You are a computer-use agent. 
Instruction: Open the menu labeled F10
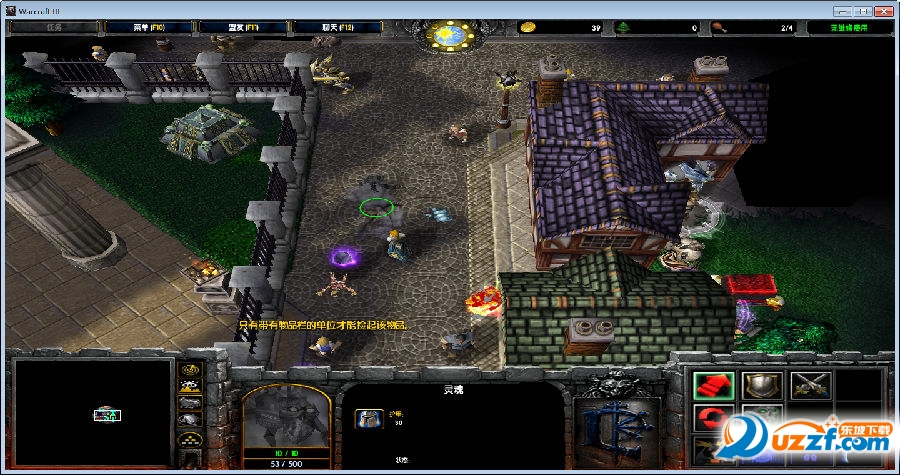[147, 27]
